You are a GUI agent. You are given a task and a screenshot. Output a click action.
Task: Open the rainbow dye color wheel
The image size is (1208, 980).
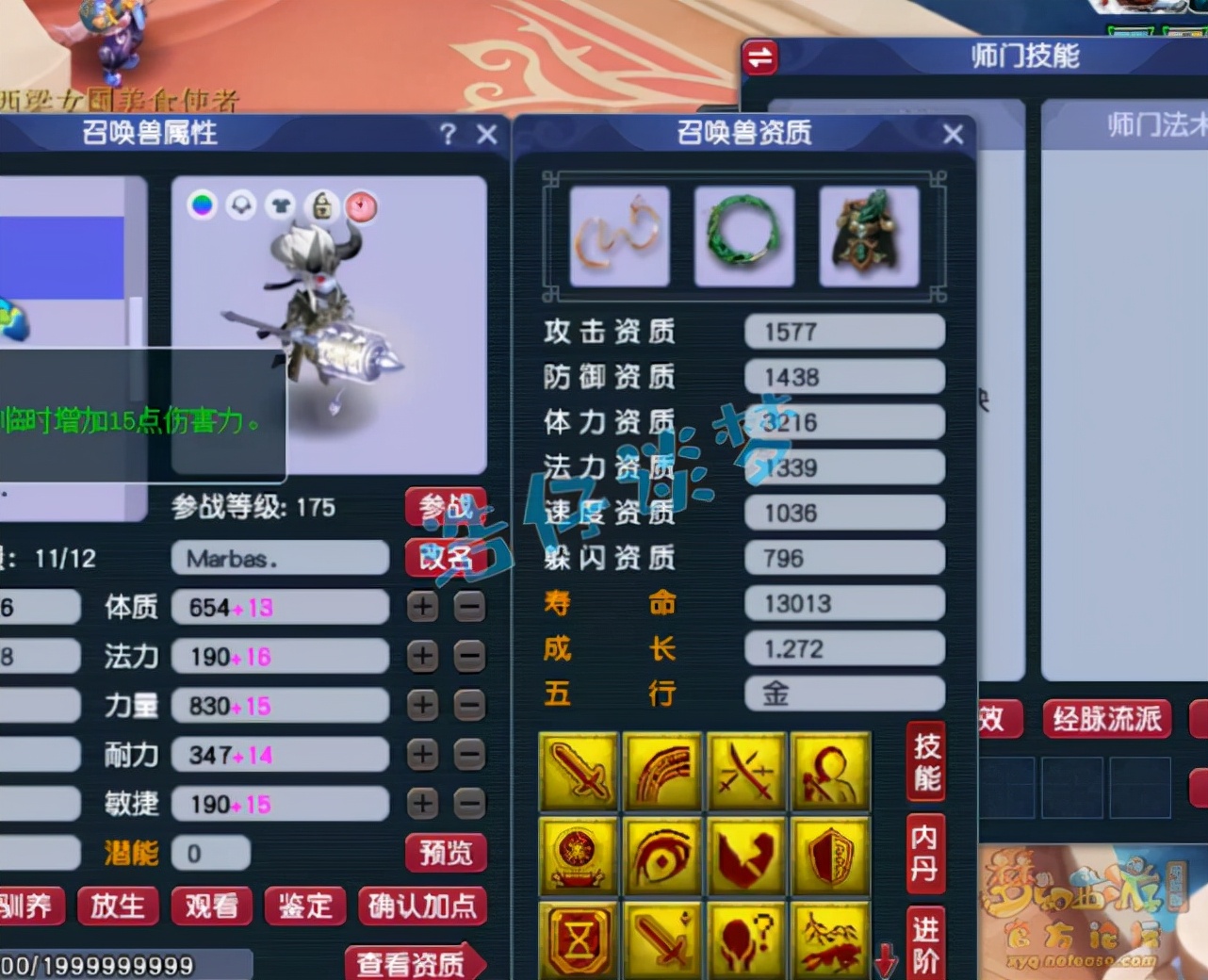(203, 205)
